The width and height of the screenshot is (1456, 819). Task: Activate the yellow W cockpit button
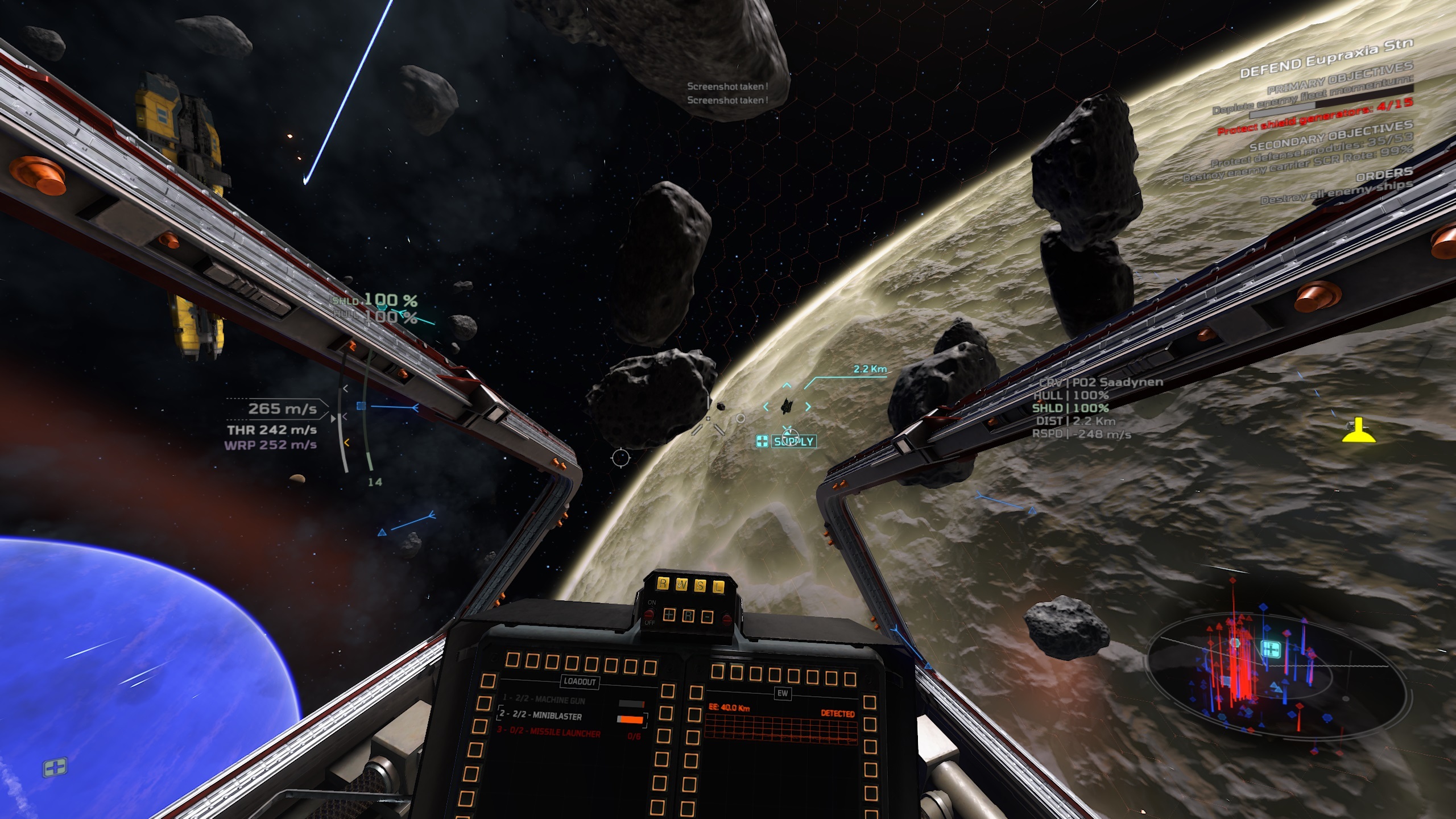(681, 585)
